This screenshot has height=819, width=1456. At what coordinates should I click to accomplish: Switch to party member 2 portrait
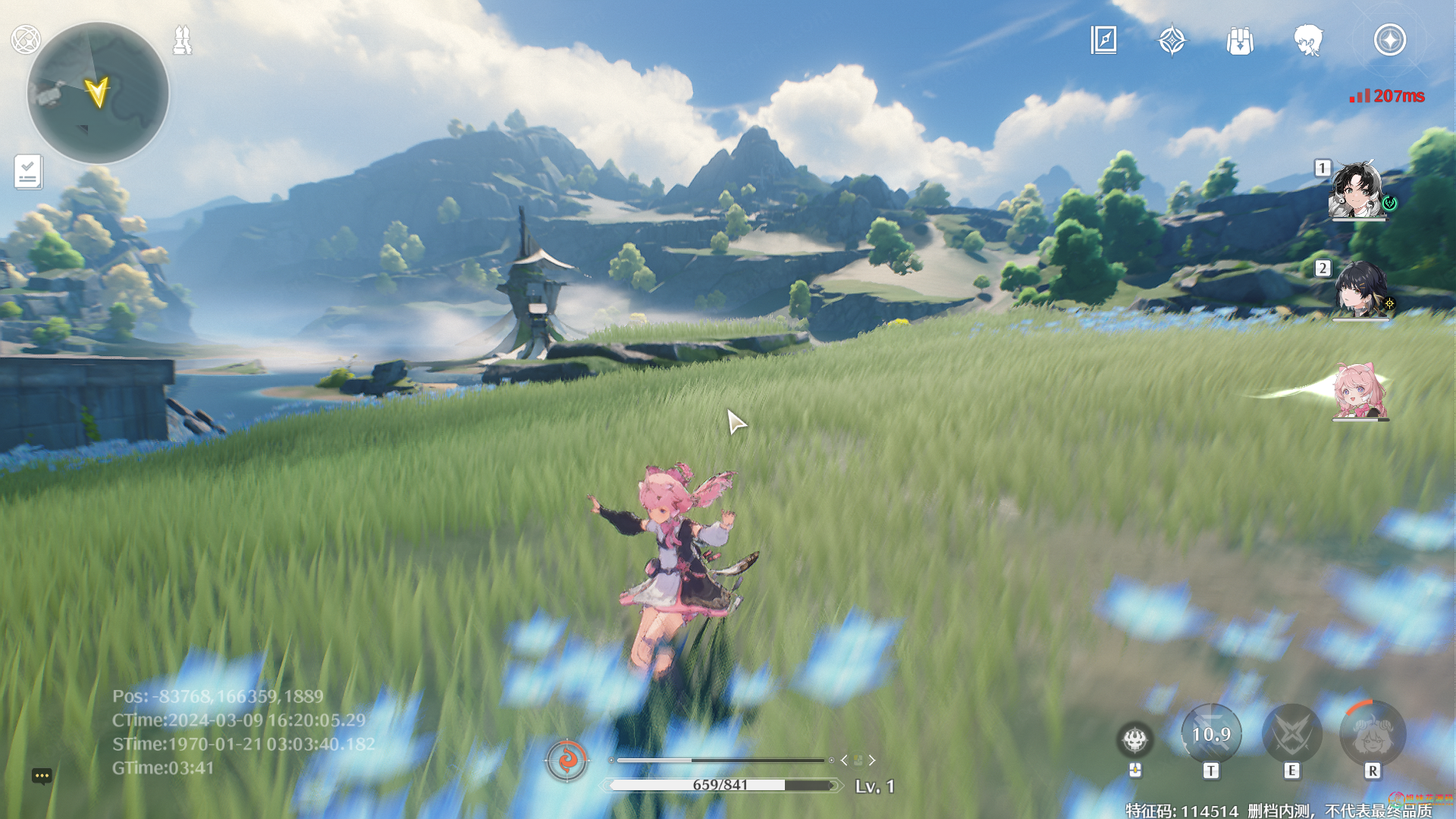(x=1359, y=290)
